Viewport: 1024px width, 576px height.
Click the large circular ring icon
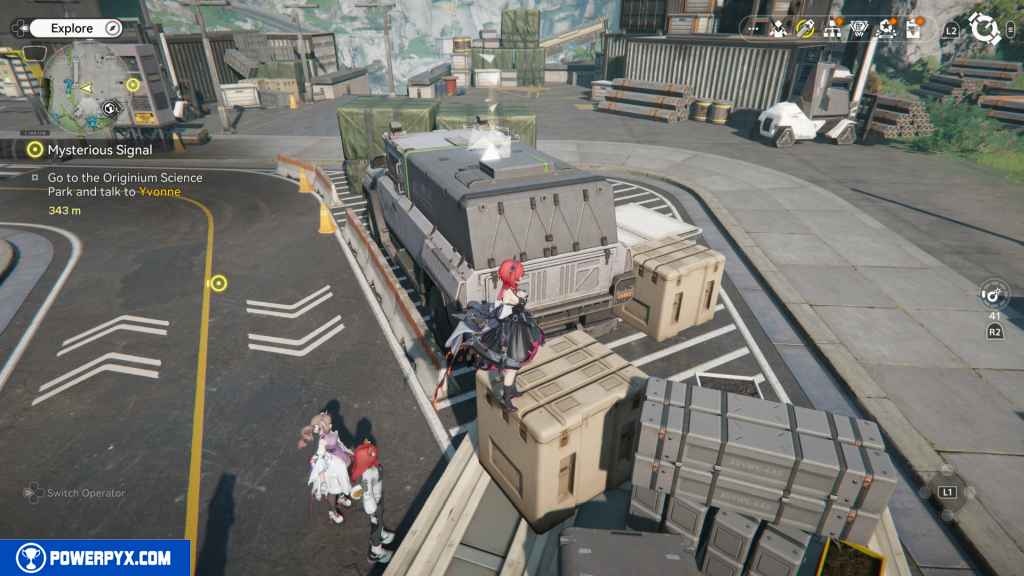[x=985, y=28]
